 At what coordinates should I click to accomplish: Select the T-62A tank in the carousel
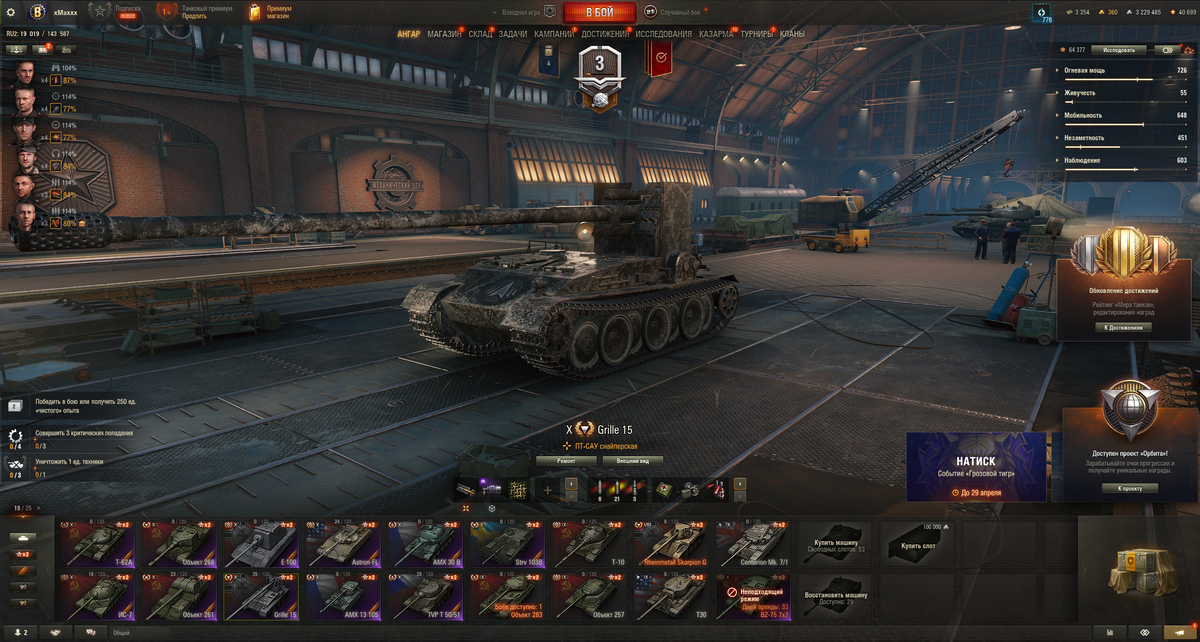coord(96,543)
